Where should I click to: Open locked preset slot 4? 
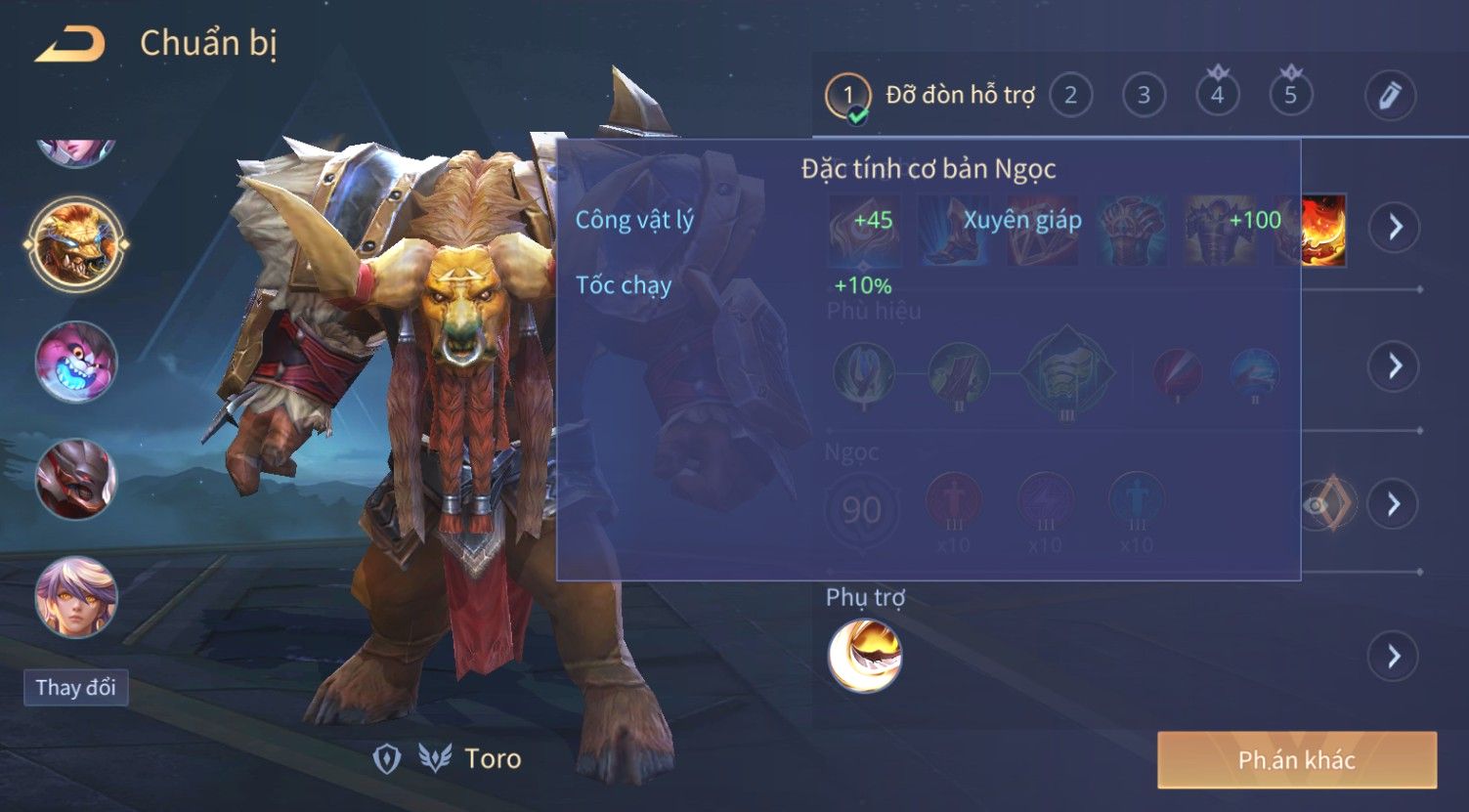(1217, 95)
